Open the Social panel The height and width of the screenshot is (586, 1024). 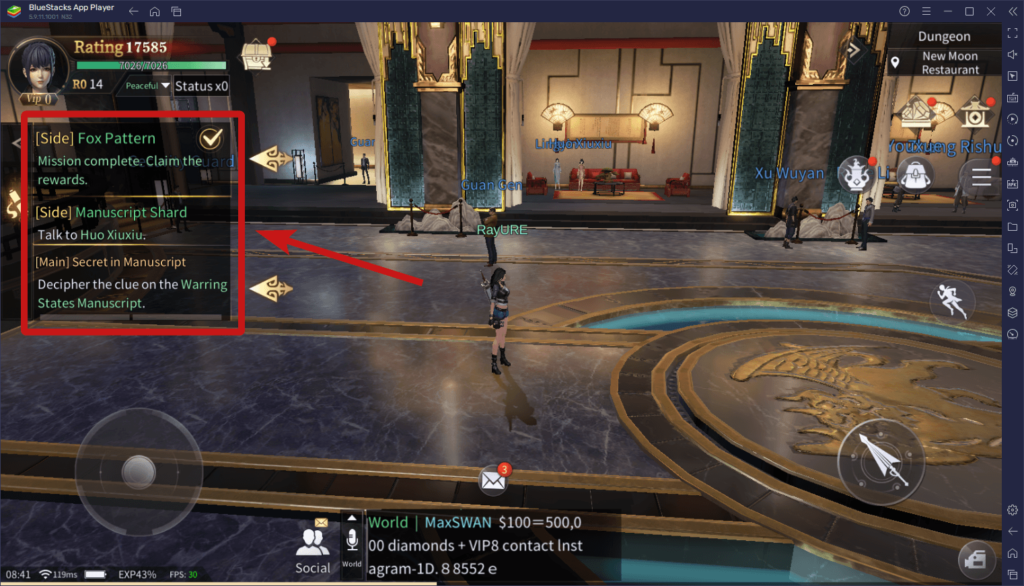(x=313, y=549)
